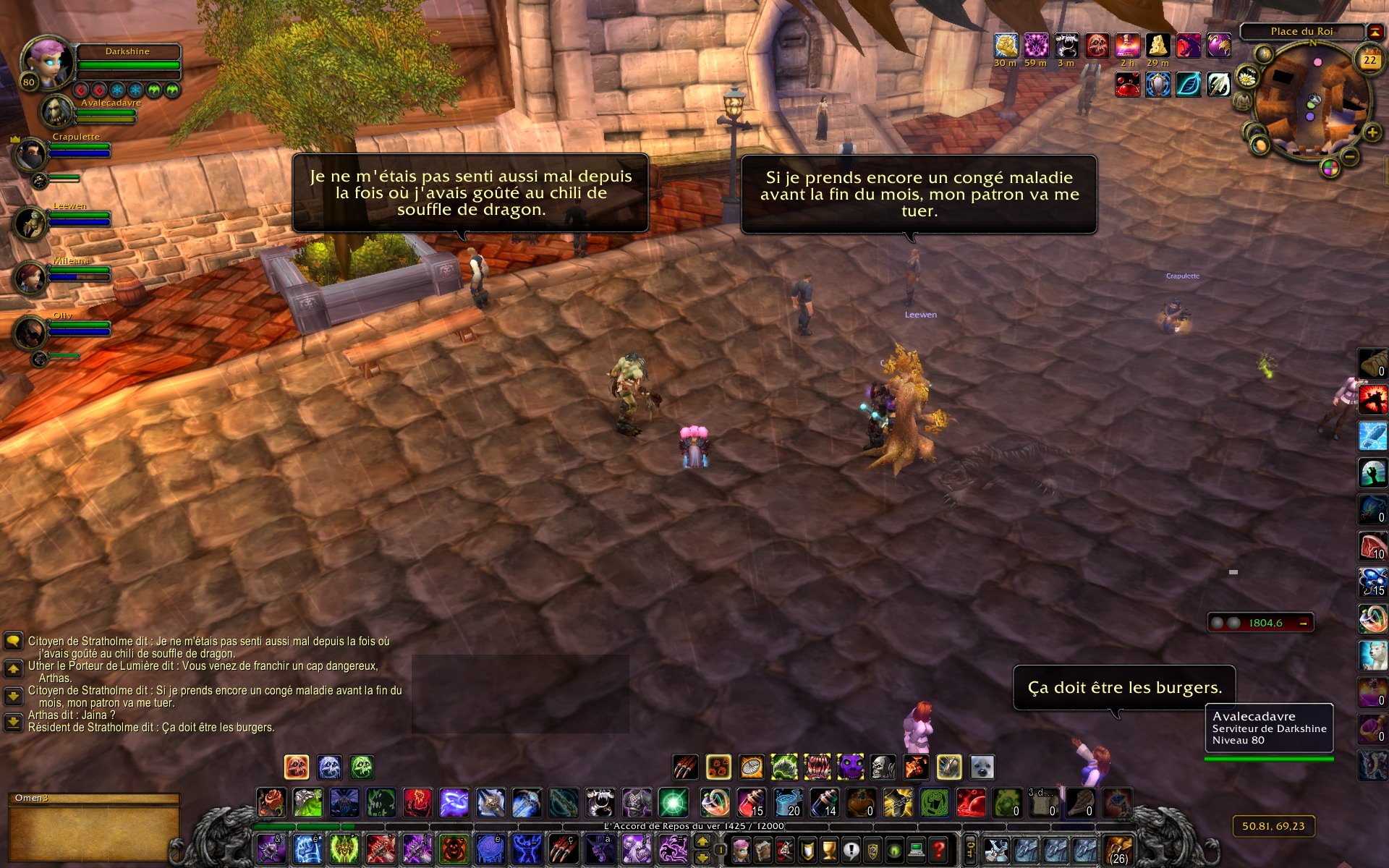
Task: Select party member Crapulette's portrait
Action: point(30,154)
